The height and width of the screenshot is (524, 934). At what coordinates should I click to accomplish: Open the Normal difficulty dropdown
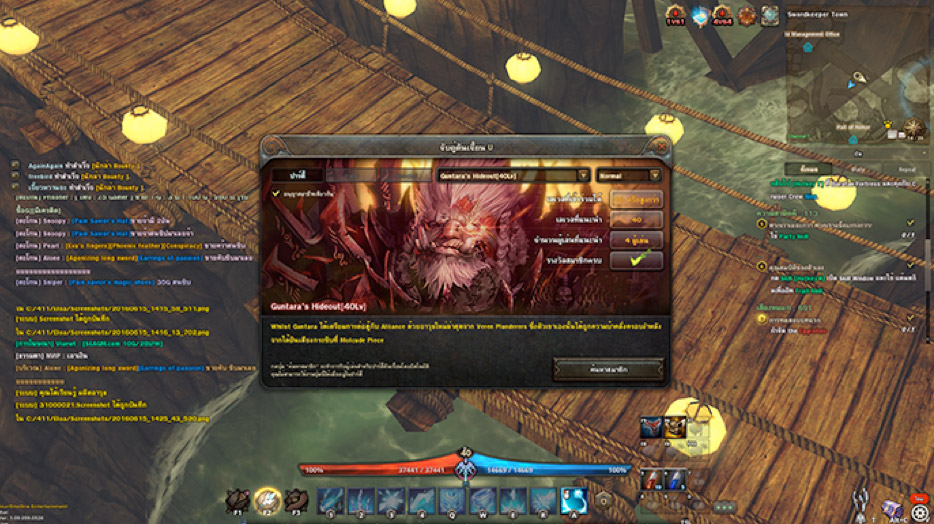[x=628, y=175]
